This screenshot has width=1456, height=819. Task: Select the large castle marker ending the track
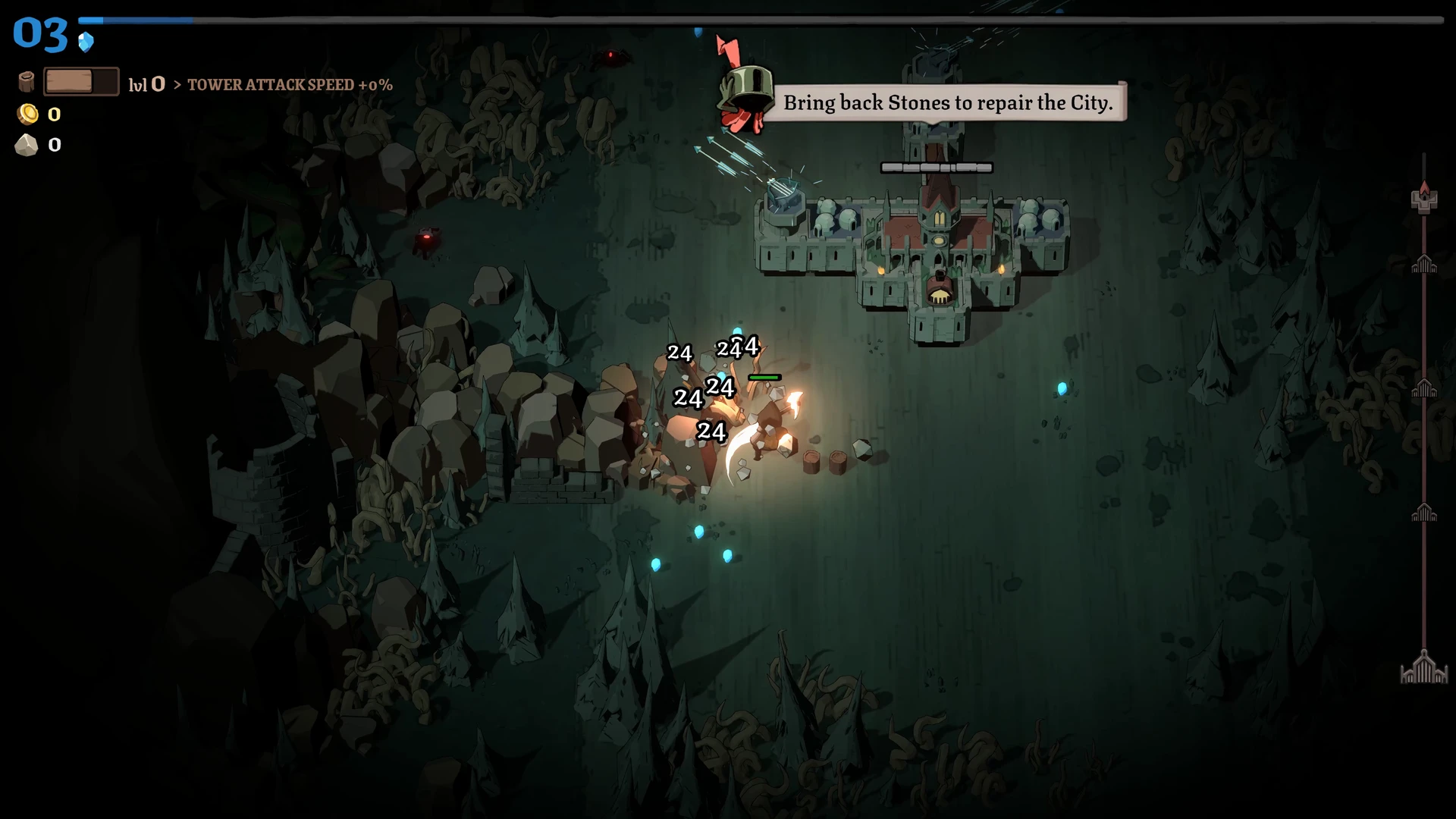[1423, 668]
